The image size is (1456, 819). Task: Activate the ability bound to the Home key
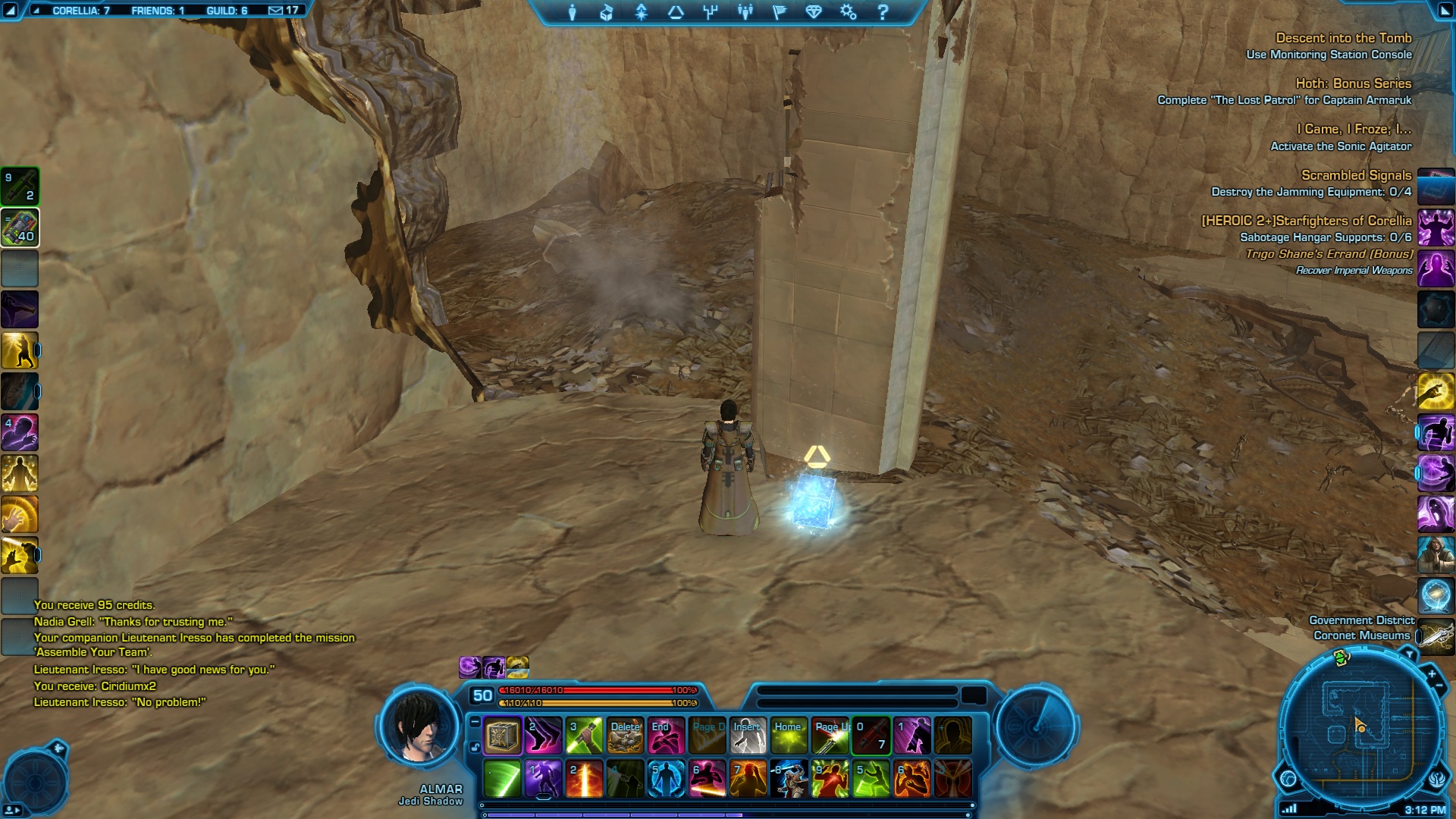[x=789, y=736]
